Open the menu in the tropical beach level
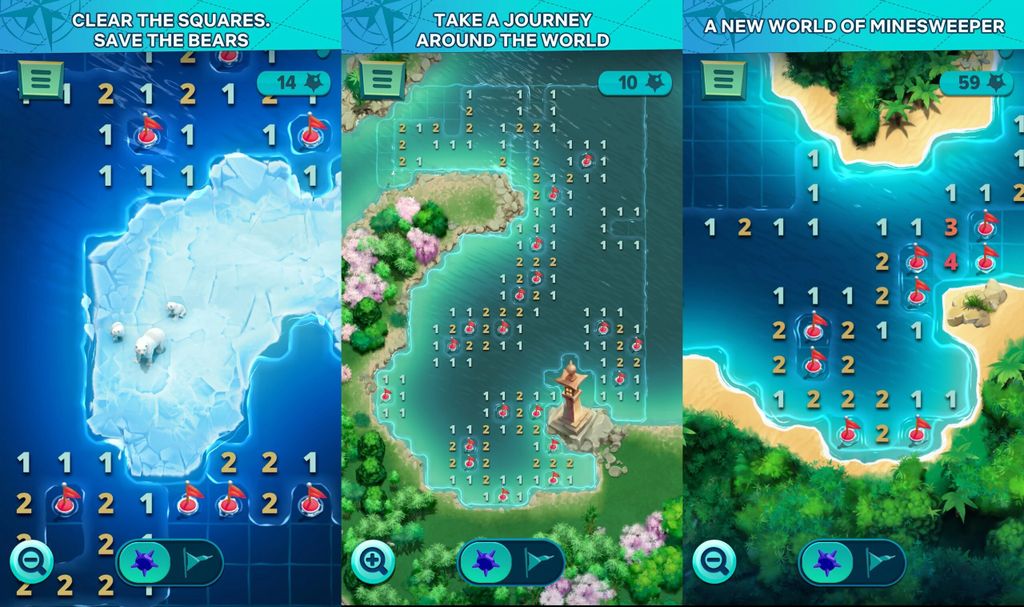Screen dimensions: 1024x607 pyautogui.click(x=723, y=79)
